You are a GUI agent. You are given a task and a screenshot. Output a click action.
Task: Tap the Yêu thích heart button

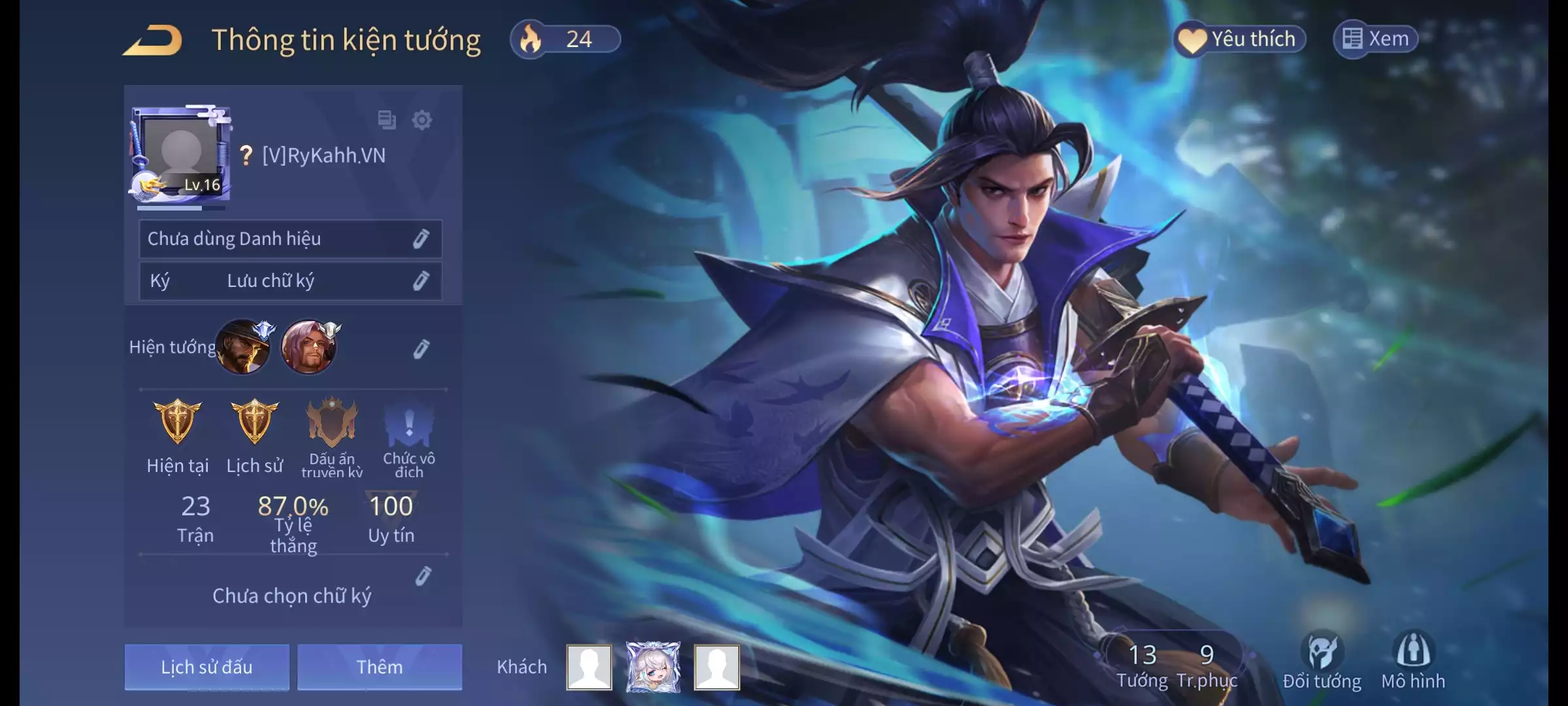point(1239,39)
